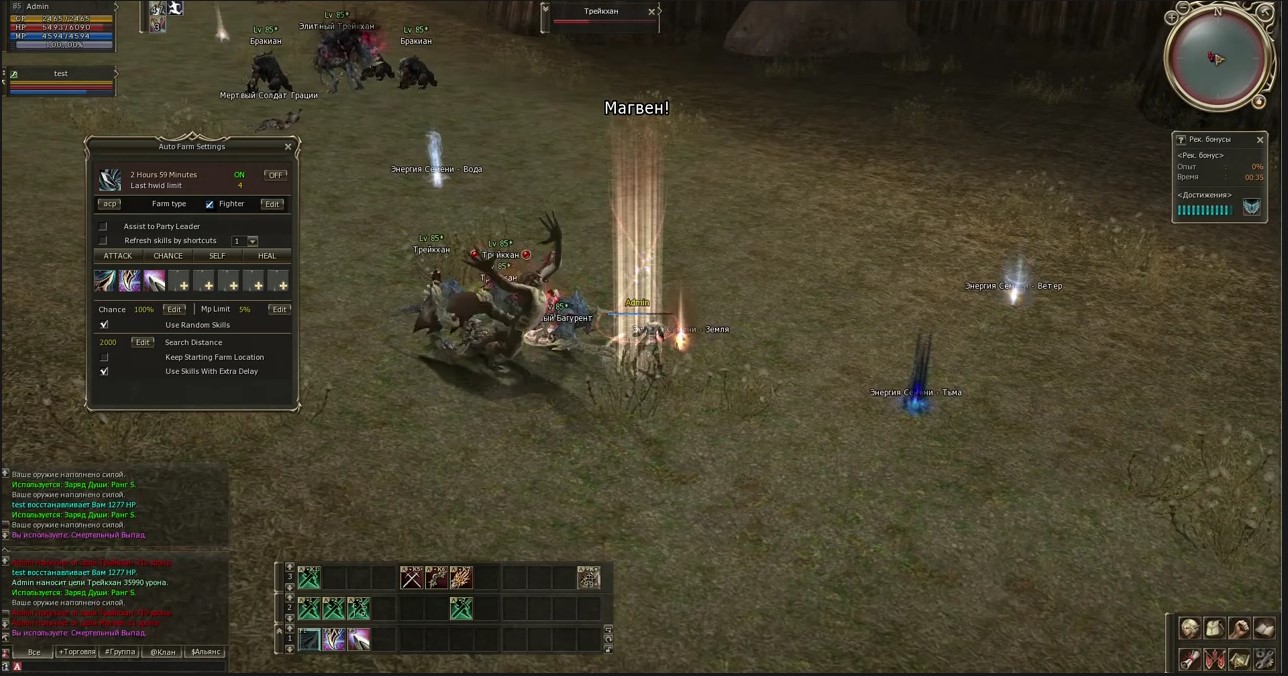Edit the Mp Limit value
Viewport: 1288px width, 676px height.
279,310
